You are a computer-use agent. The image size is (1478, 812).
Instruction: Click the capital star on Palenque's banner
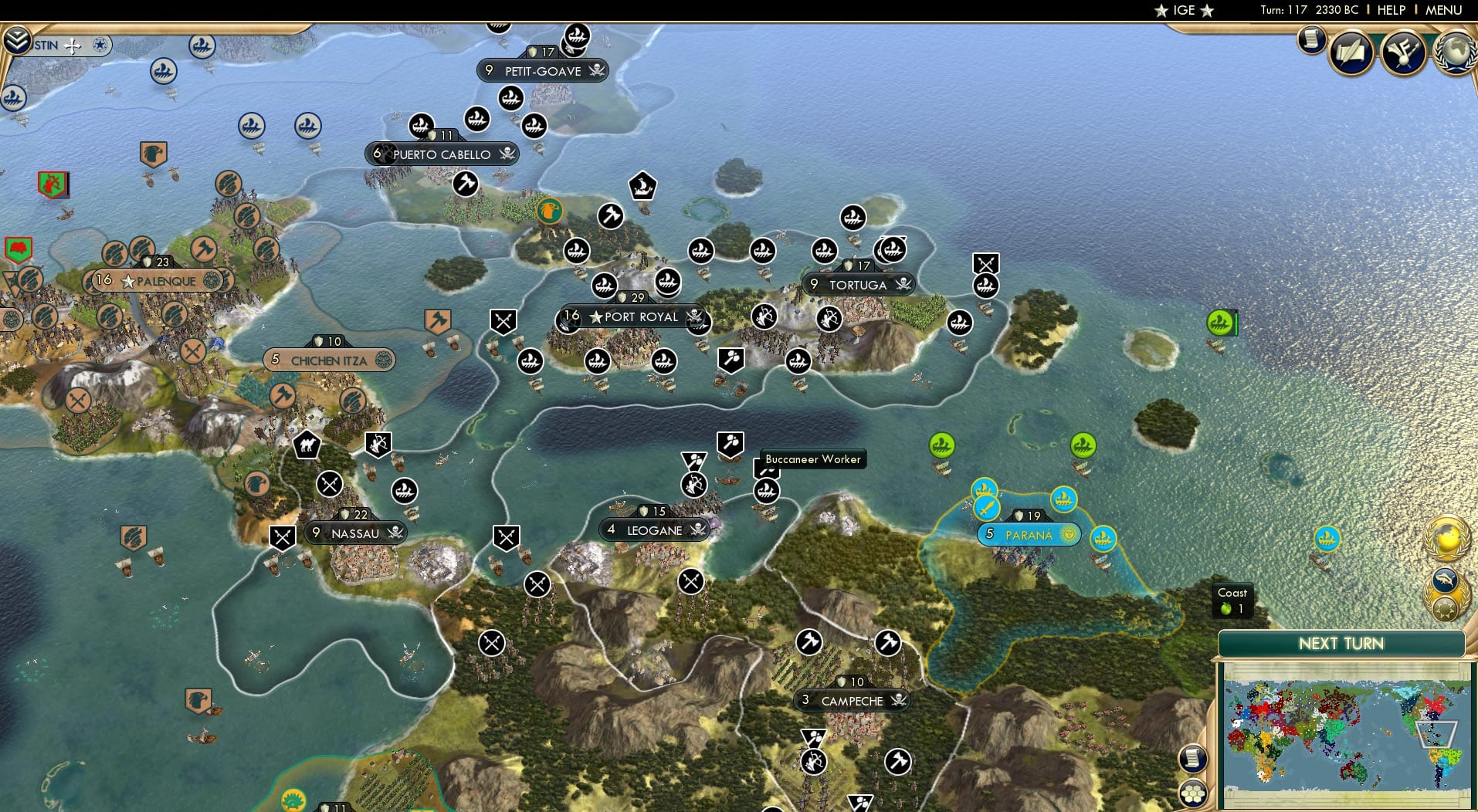click(x=128, y=280)
